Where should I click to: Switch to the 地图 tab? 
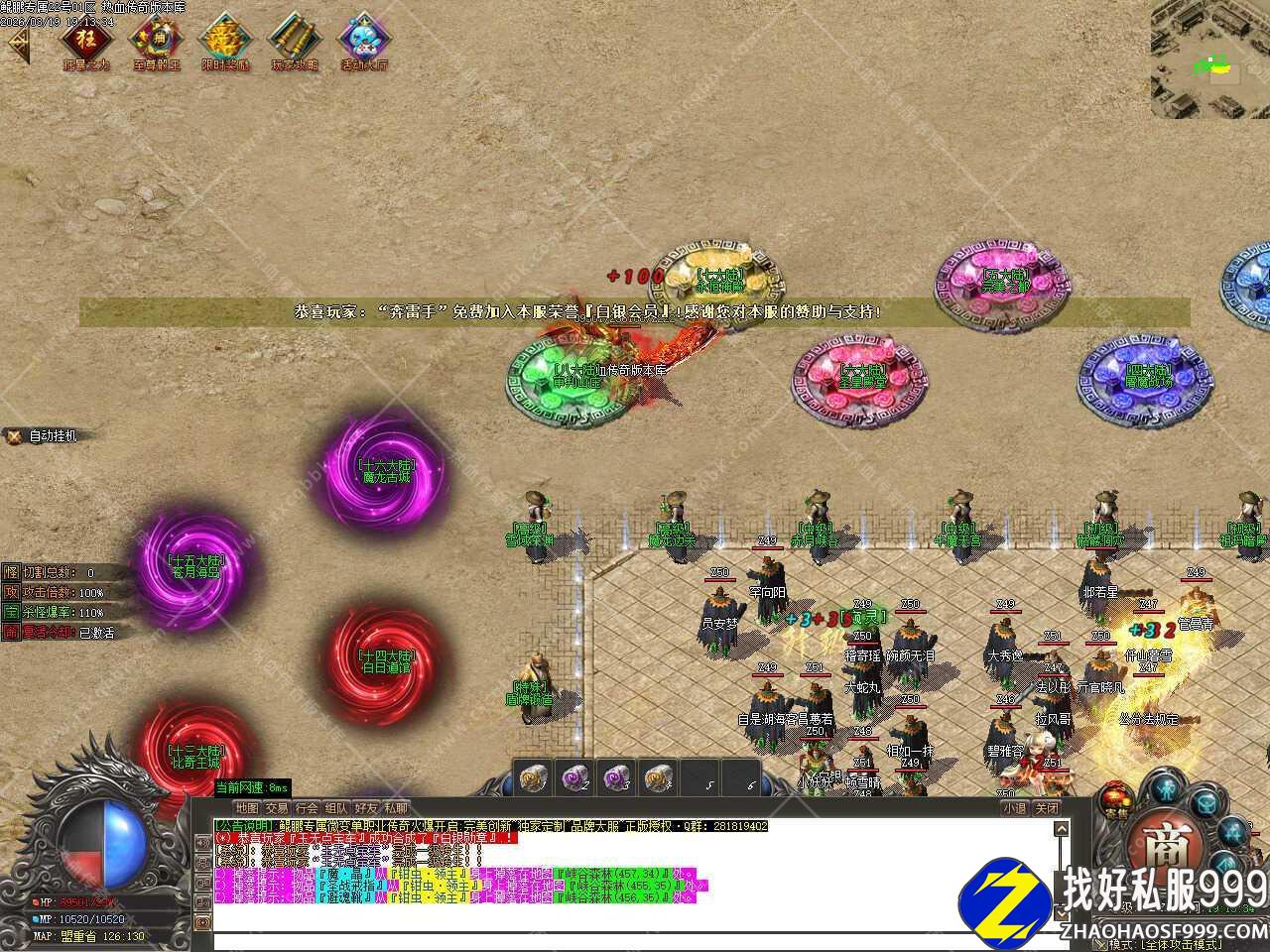click(x=247, y=808)
